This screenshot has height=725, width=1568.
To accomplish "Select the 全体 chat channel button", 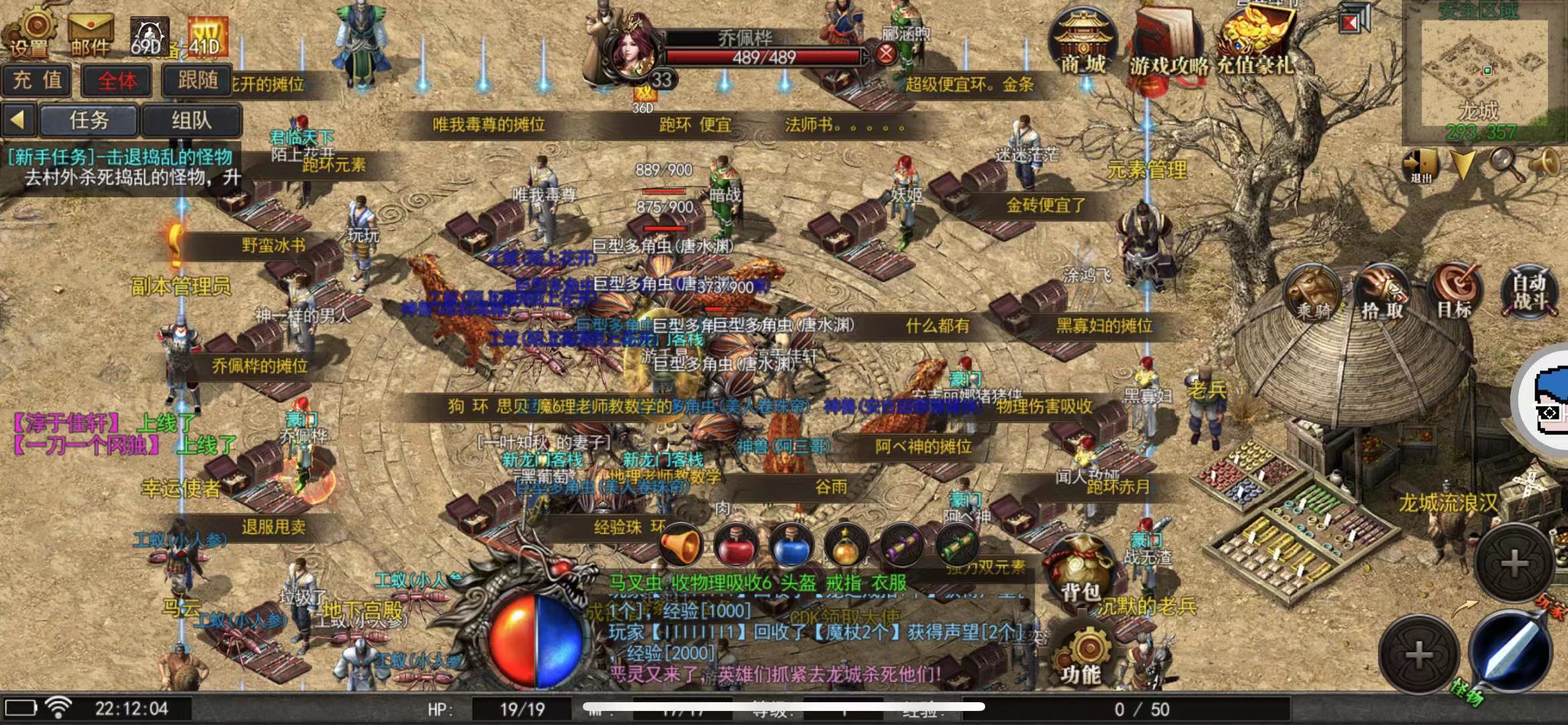I will pos(117,81).
